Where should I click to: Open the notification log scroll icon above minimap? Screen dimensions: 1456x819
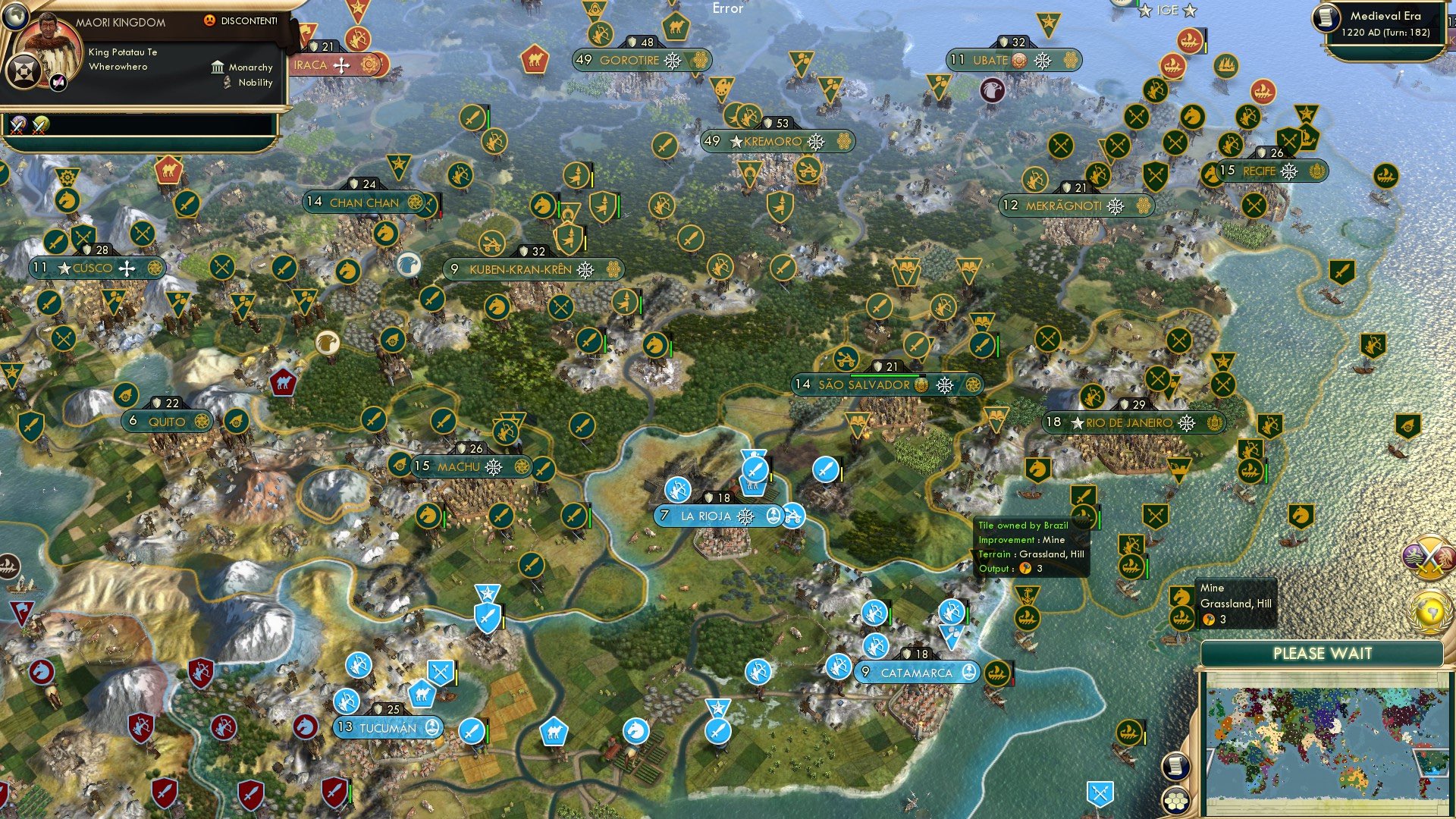1176,767
